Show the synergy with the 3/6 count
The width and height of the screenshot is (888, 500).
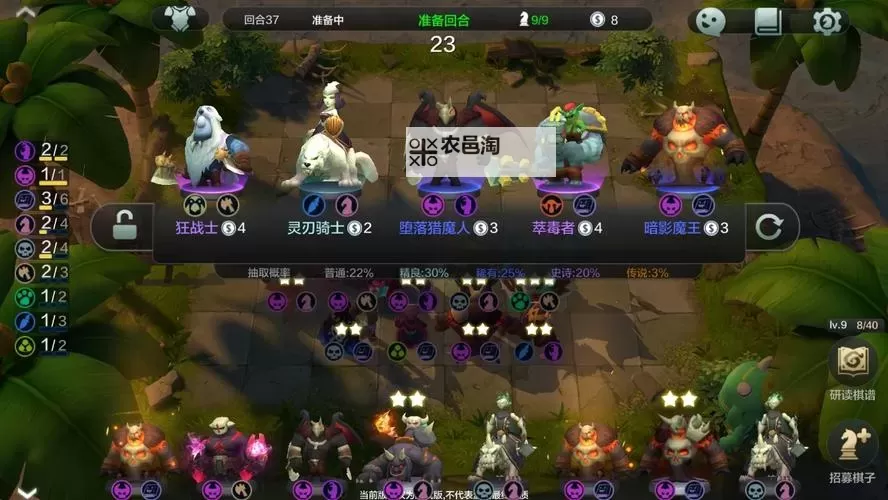pos(39,199)
